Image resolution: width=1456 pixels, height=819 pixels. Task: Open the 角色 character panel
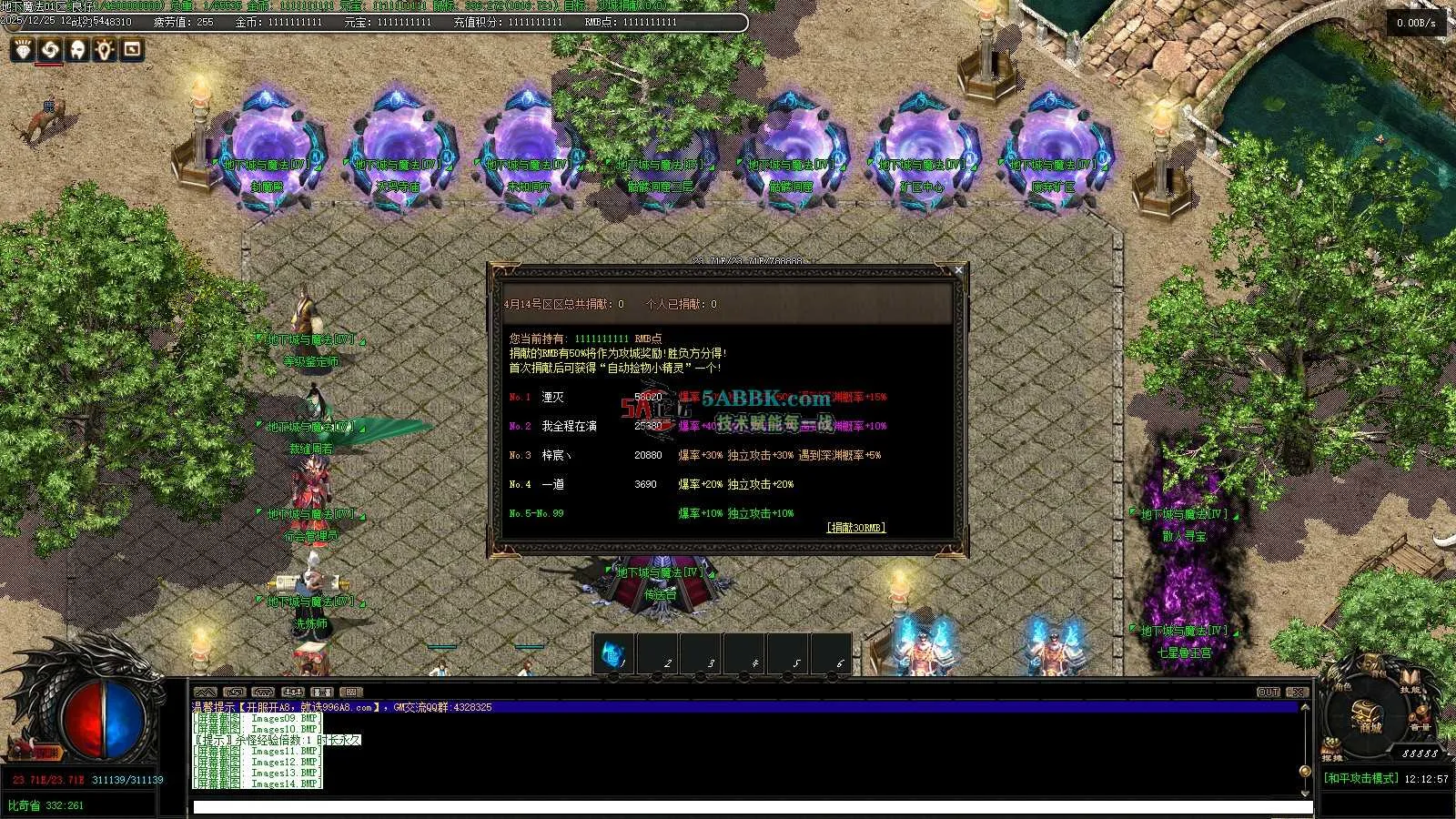point(1341,689)
